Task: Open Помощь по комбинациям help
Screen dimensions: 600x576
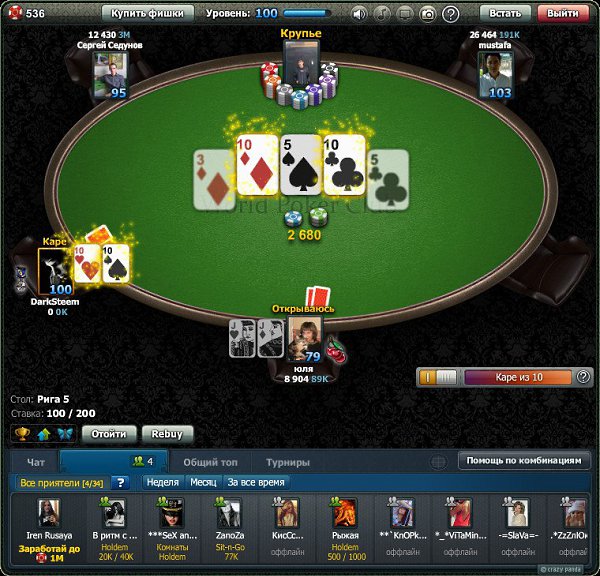Action: [521, 461]
